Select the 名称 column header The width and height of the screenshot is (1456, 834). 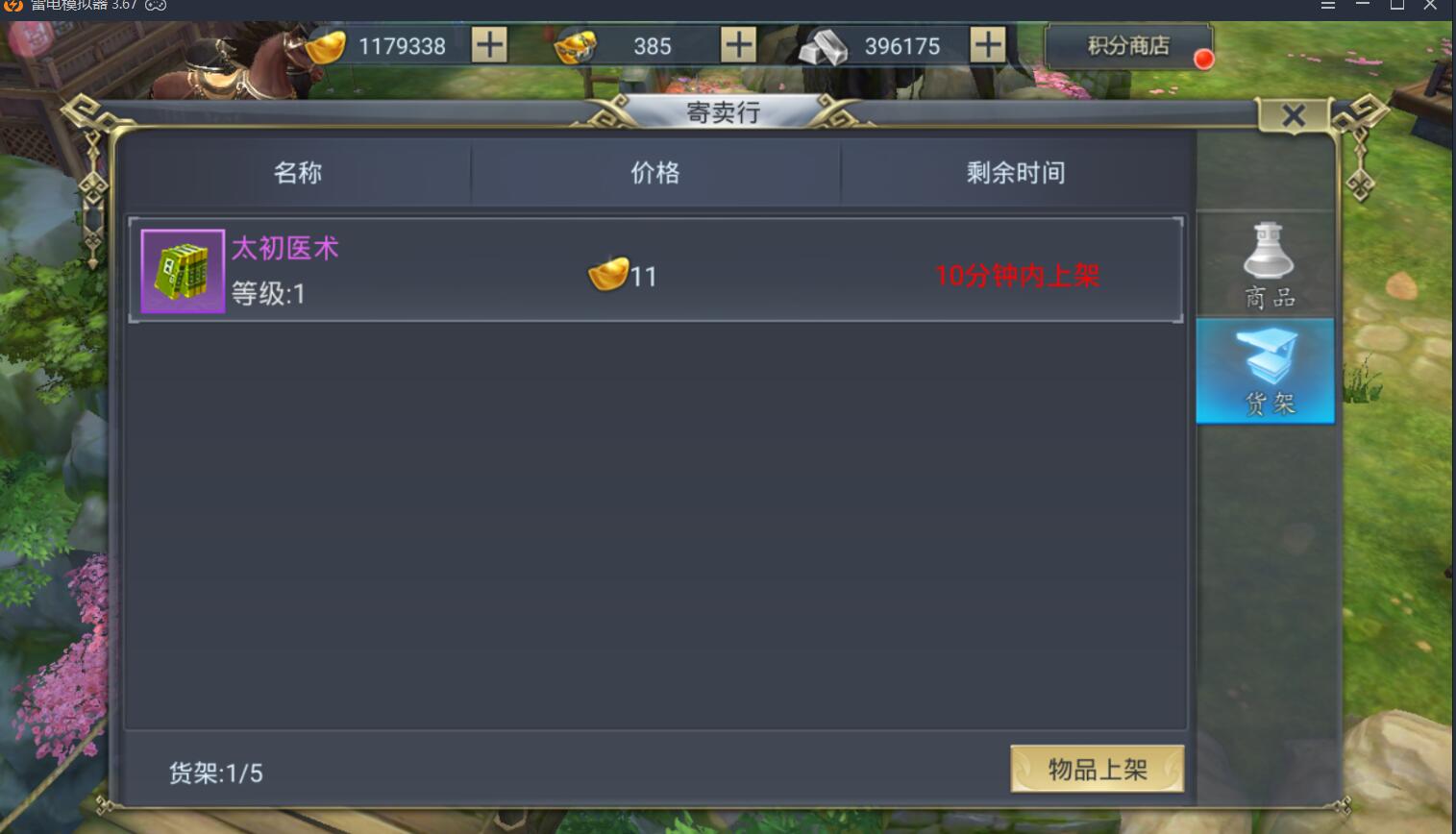299,173
